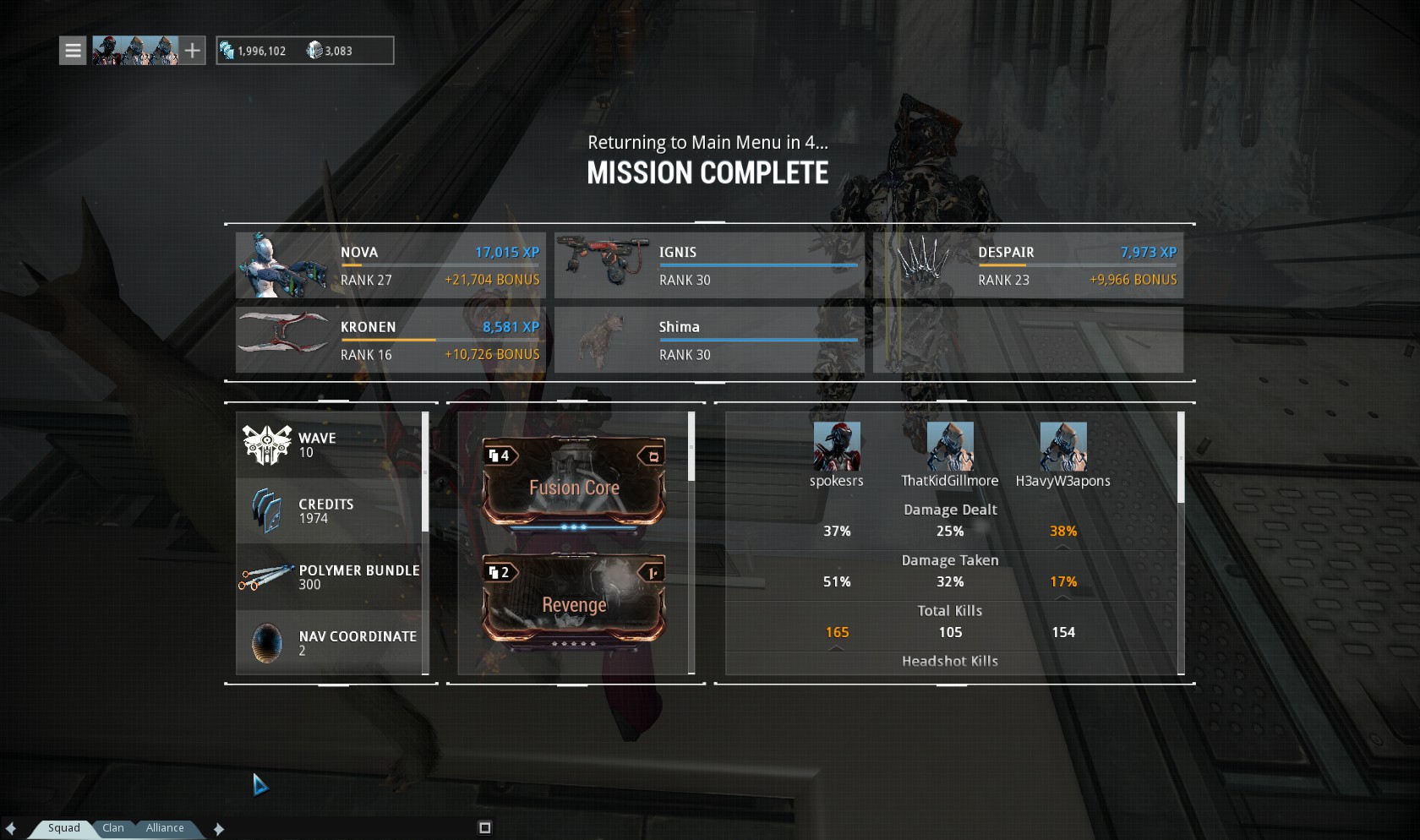The height and width of the screenshot is (840, 1420).
Task: Select the Polymer Bundle reward row
Action: 330,577
